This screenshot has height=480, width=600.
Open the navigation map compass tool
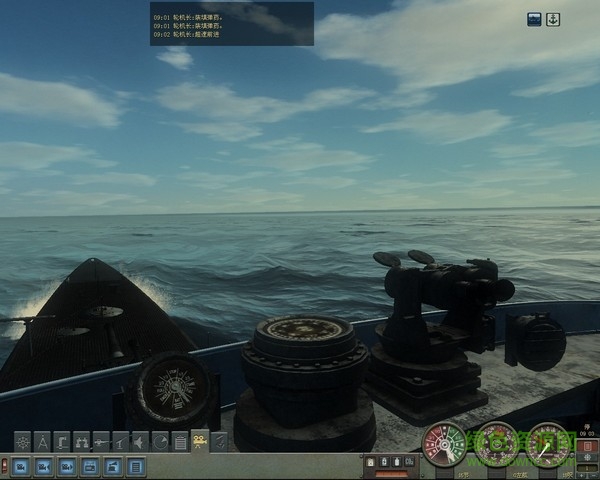42,441
